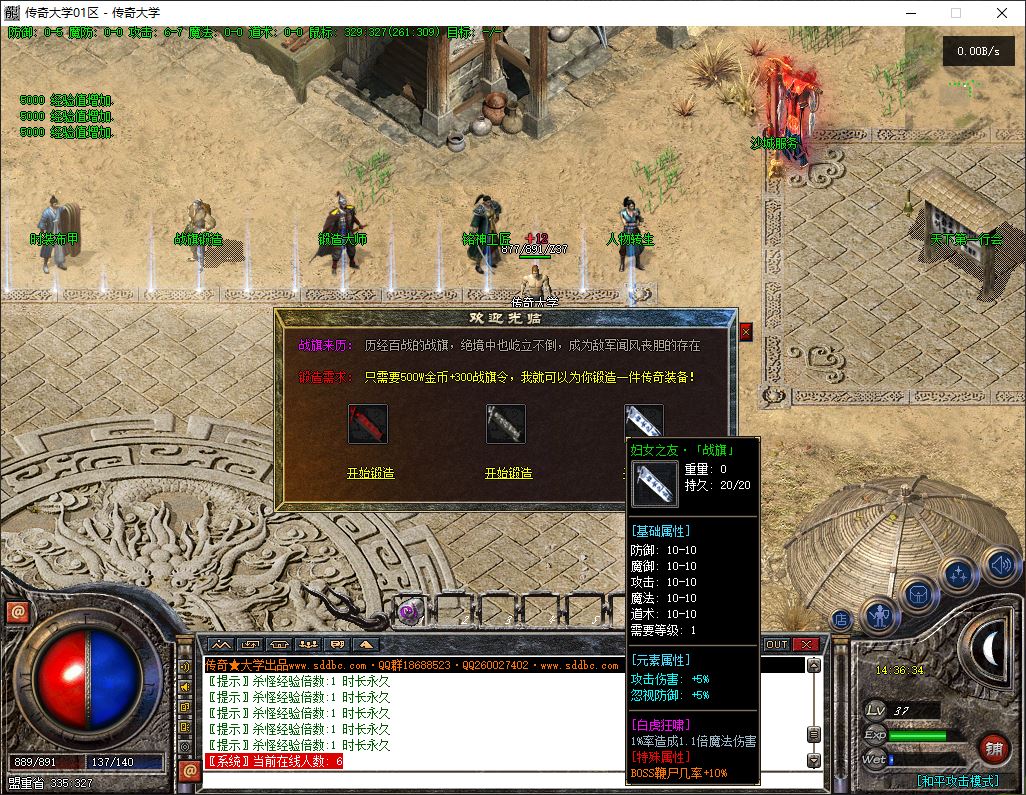Close the game window
Screen dimensions: 1026x795
pyautogui.click(x=1002, y=13)
